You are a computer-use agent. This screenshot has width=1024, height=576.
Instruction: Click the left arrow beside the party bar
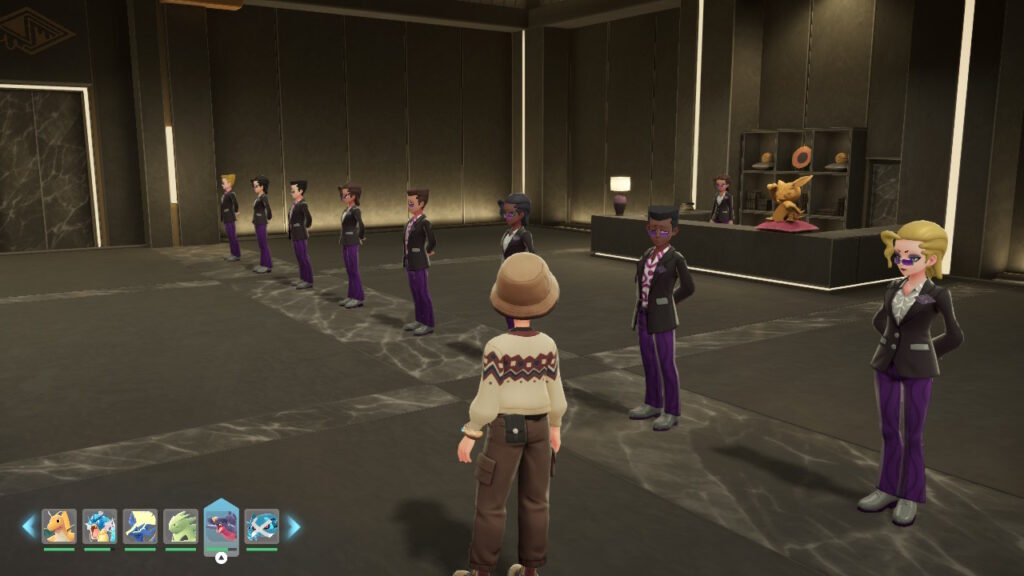[x=29, y=526]
